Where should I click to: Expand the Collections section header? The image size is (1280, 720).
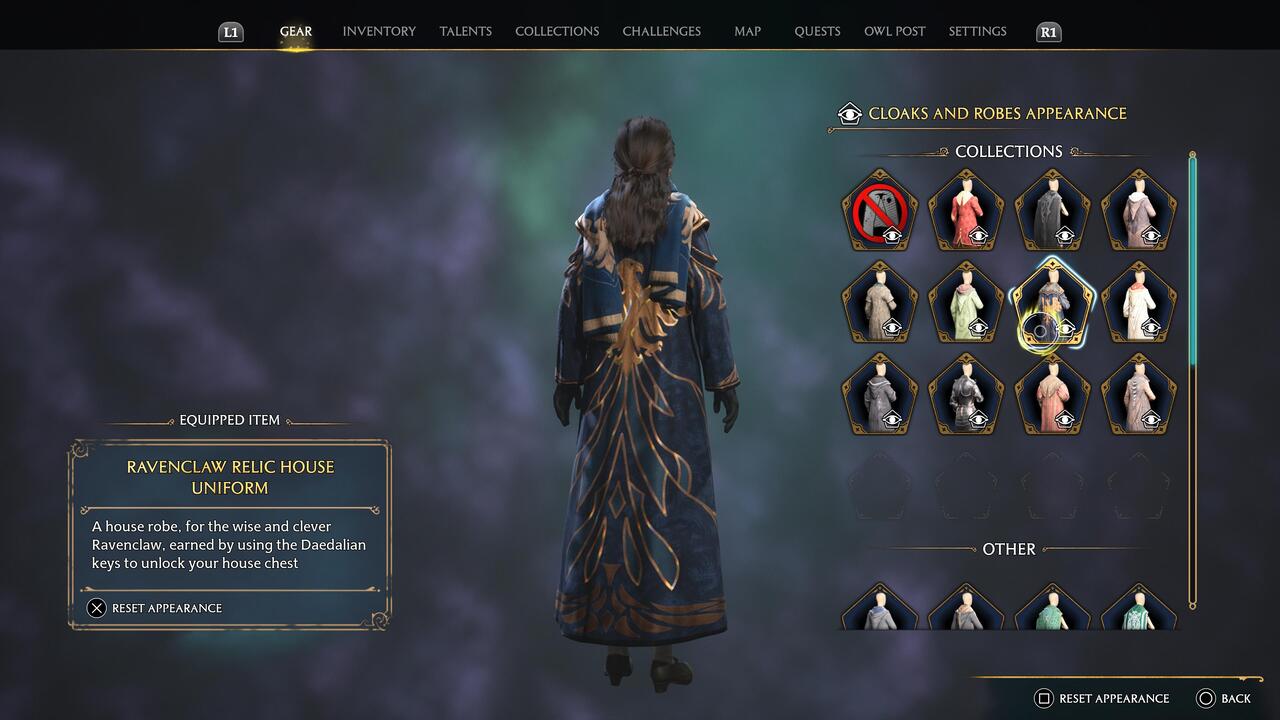[1008, 151]
